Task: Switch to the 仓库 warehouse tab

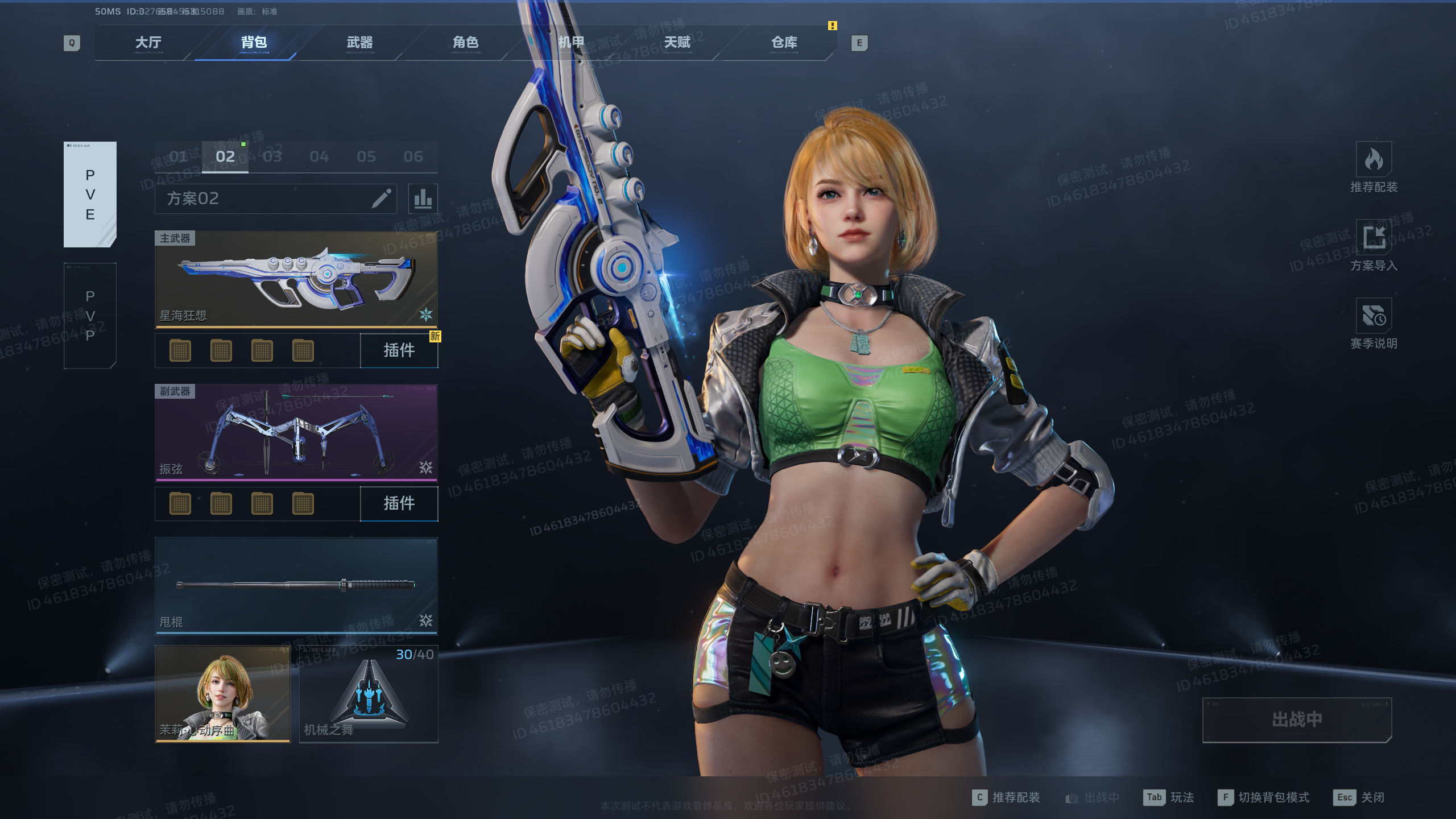Action: click(x=784, y=43)
